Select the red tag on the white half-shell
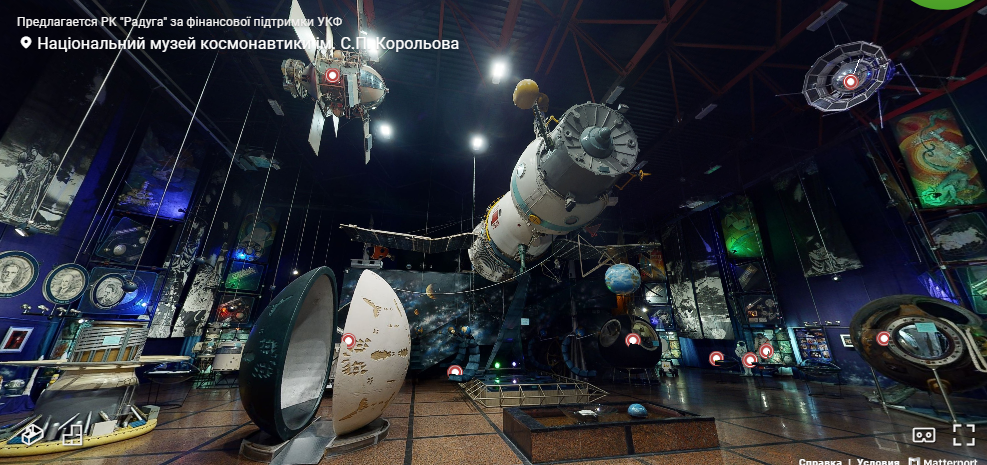 (x=348, y=341)
